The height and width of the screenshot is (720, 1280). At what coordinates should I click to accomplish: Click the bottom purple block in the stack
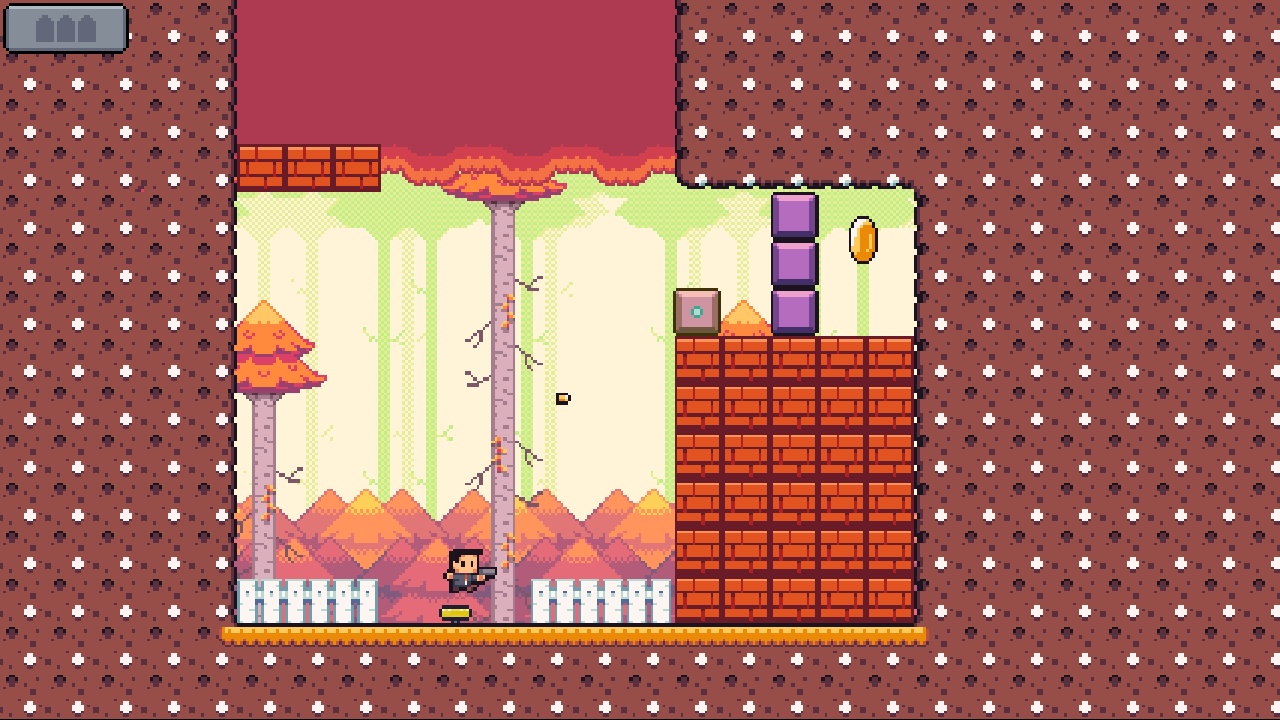[x=796, y=310]
